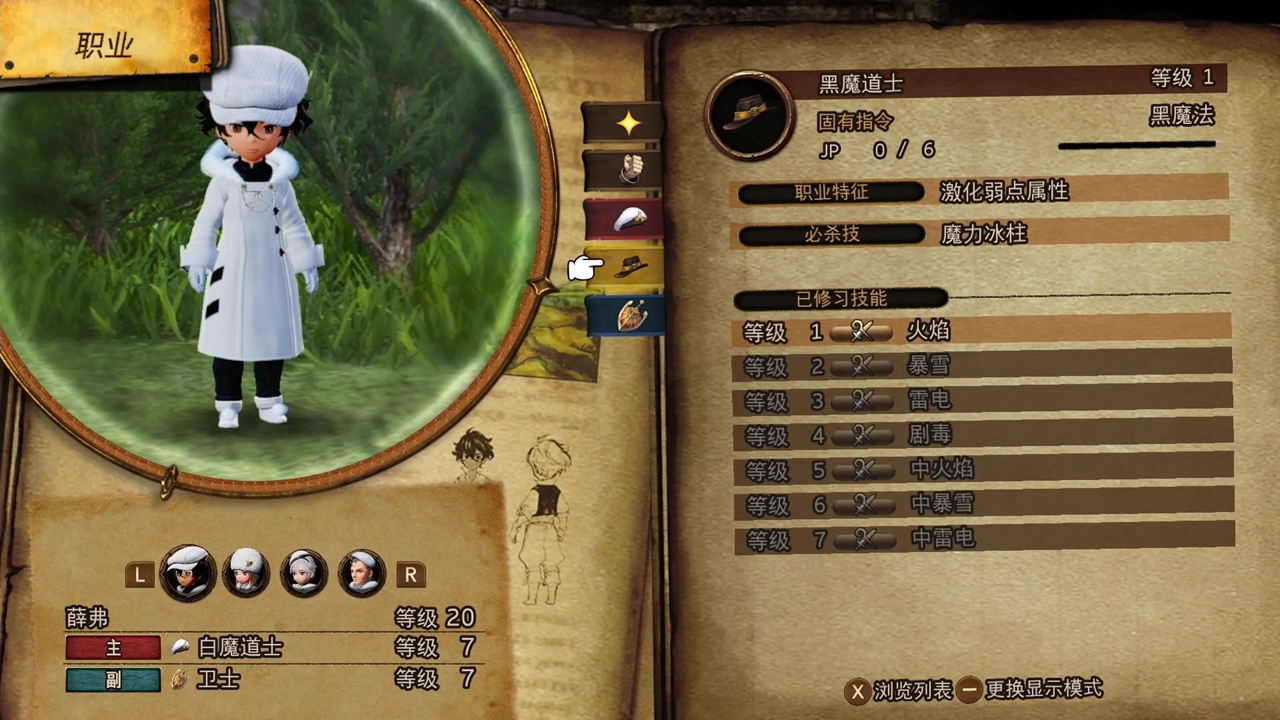Pick the older man character portrait
The width and height of the screenshot is (1280, 720).
361,573
